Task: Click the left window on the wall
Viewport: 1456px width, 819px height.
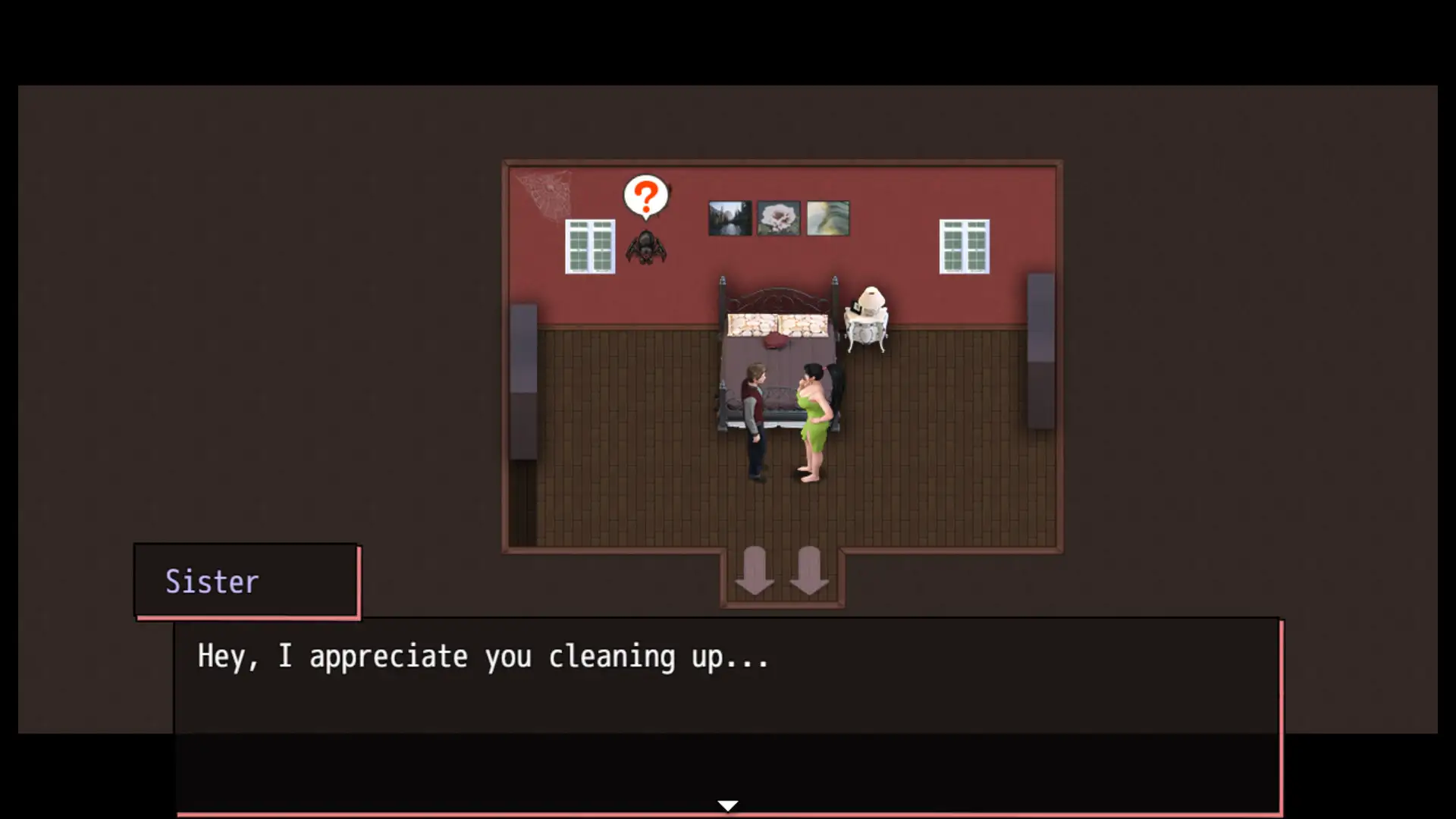Action: tap(590, 246)
